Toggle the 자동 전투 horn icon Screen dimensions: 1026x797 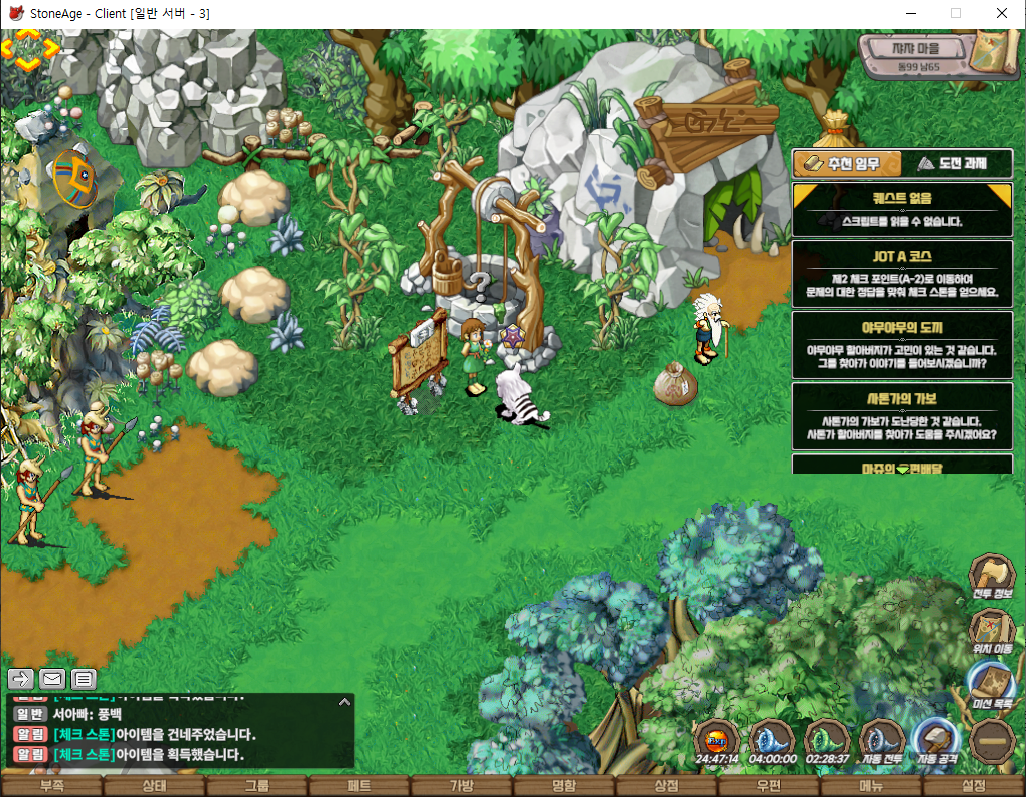tap(881, 741)
